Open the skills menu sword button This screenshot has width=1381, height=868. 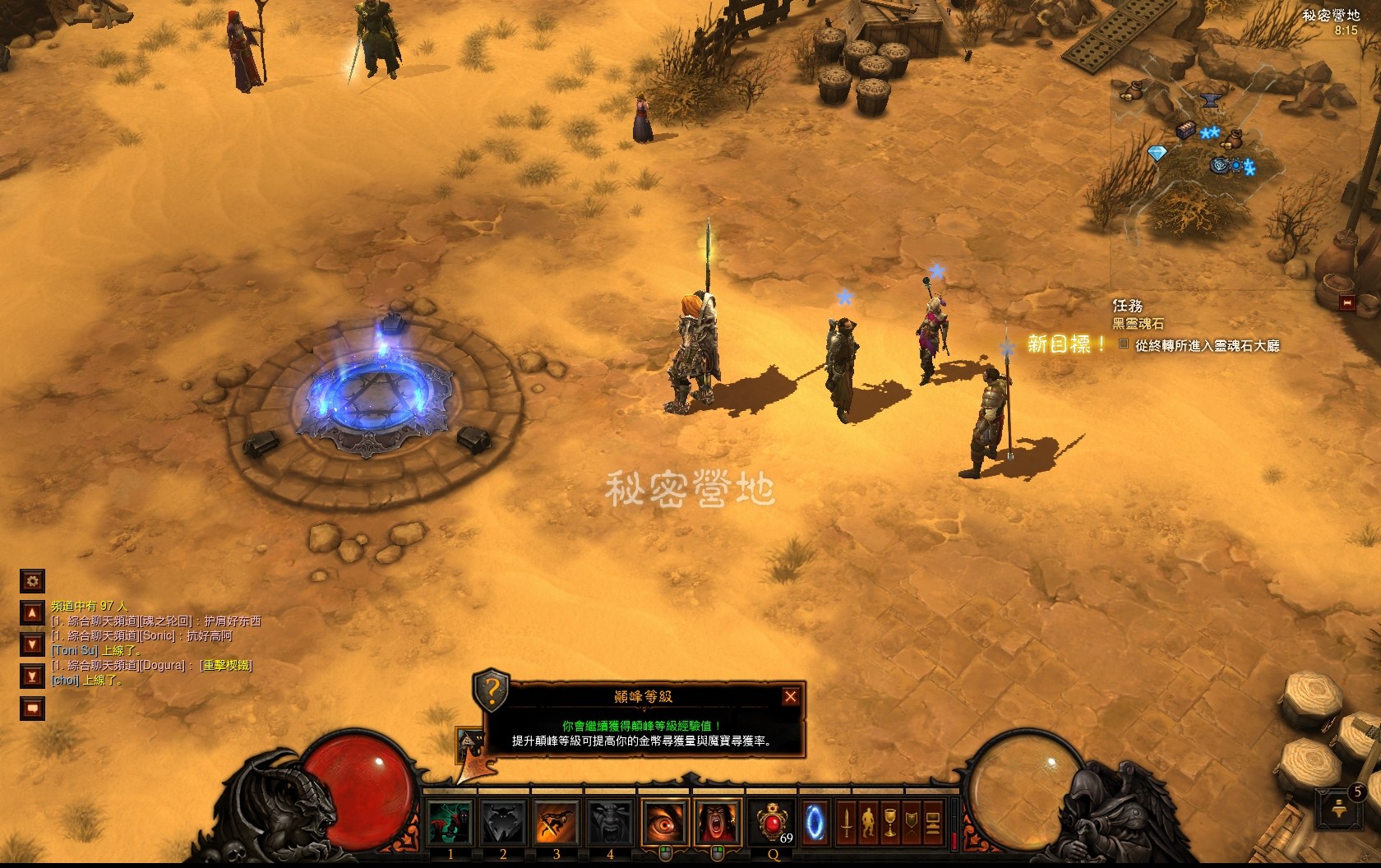(845, 821)
